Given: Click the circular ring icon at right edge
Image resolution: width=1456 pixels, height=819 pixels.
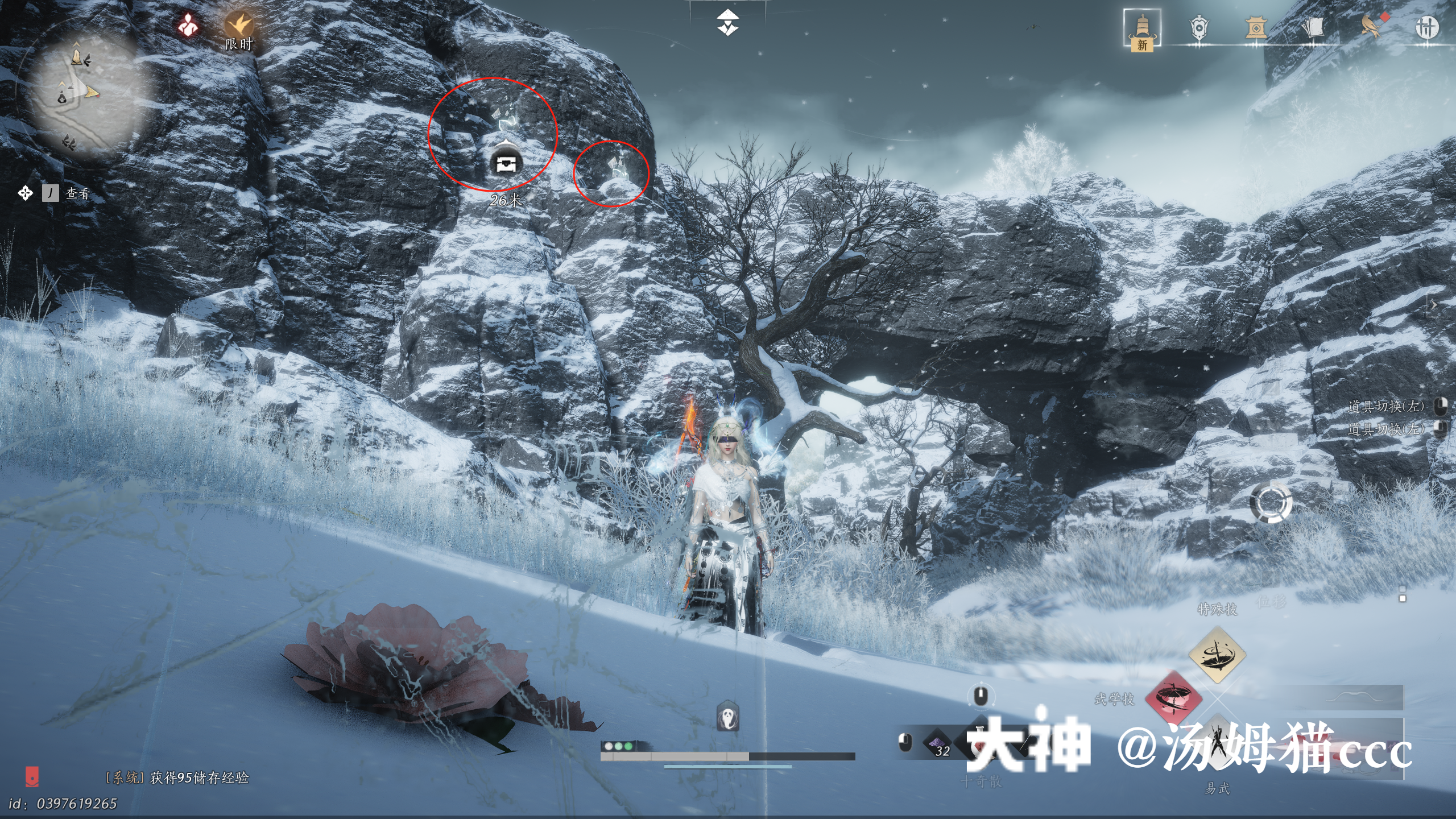Looking at the screenshot, I should pos(1271,503).
